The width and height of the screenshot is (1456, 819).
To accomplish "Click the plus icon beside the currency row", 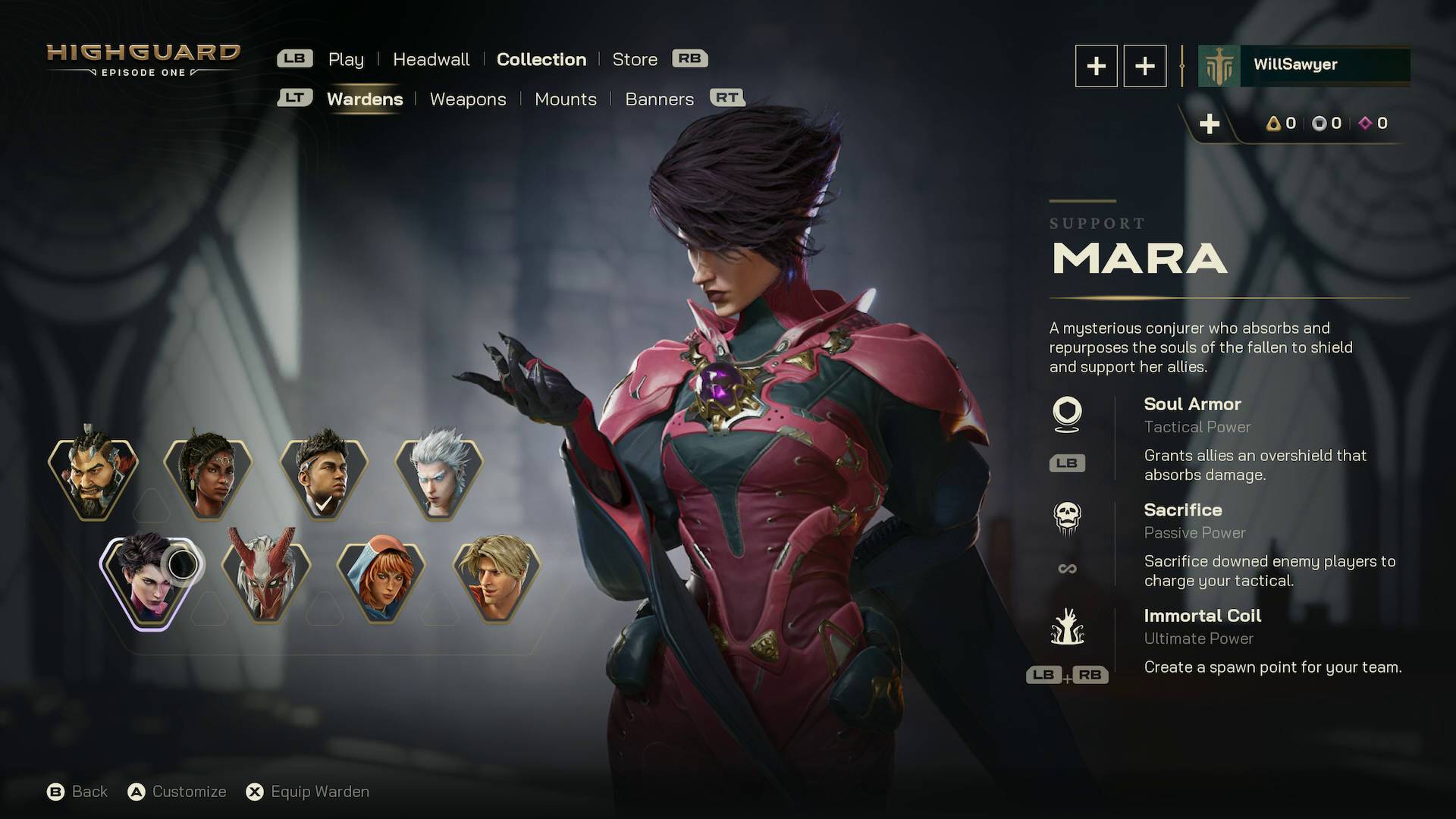I will tap(1209, 123).
